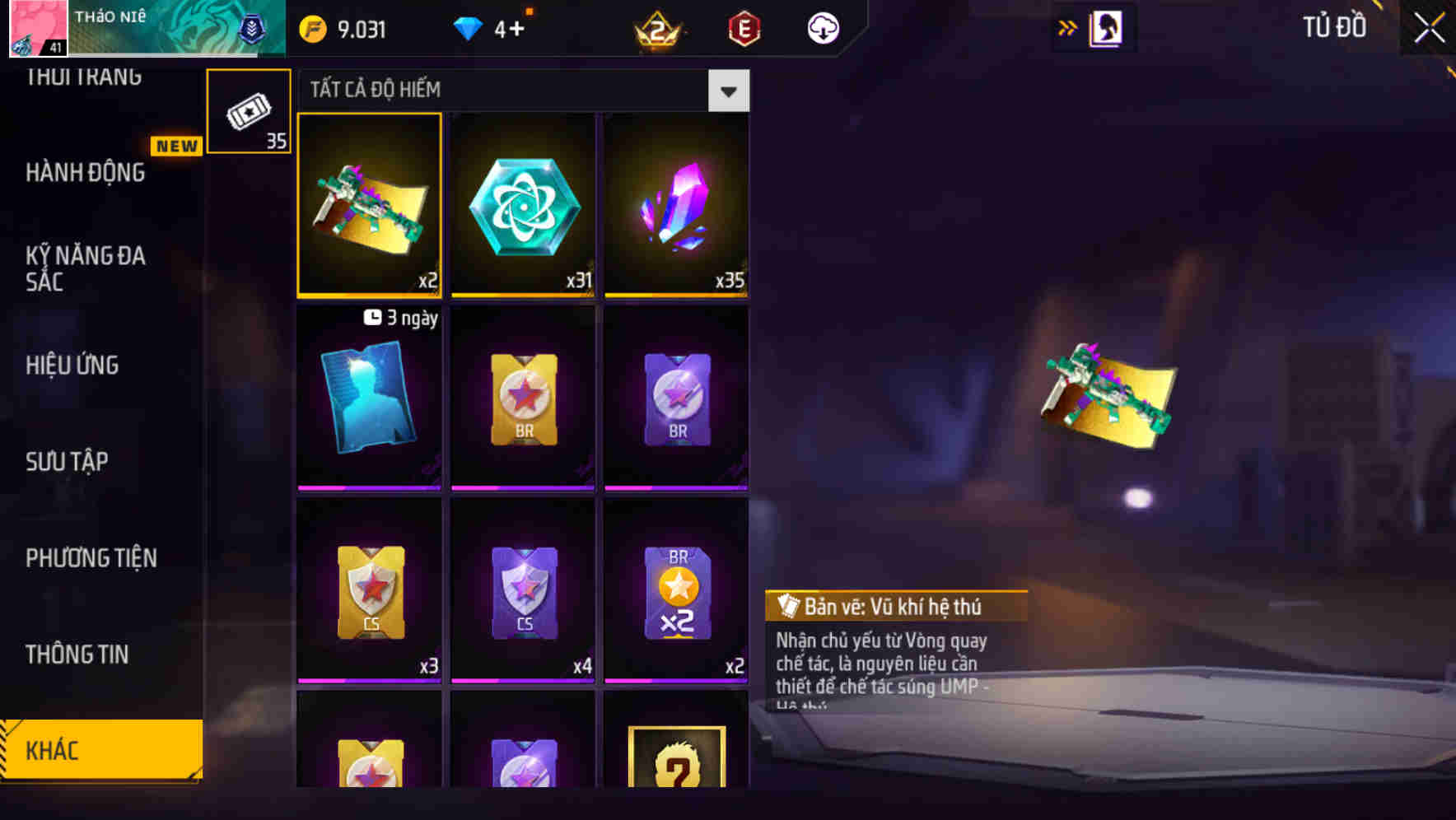Select the x31 atom token item
This screenshot has height=820, width=1456.
523,206
